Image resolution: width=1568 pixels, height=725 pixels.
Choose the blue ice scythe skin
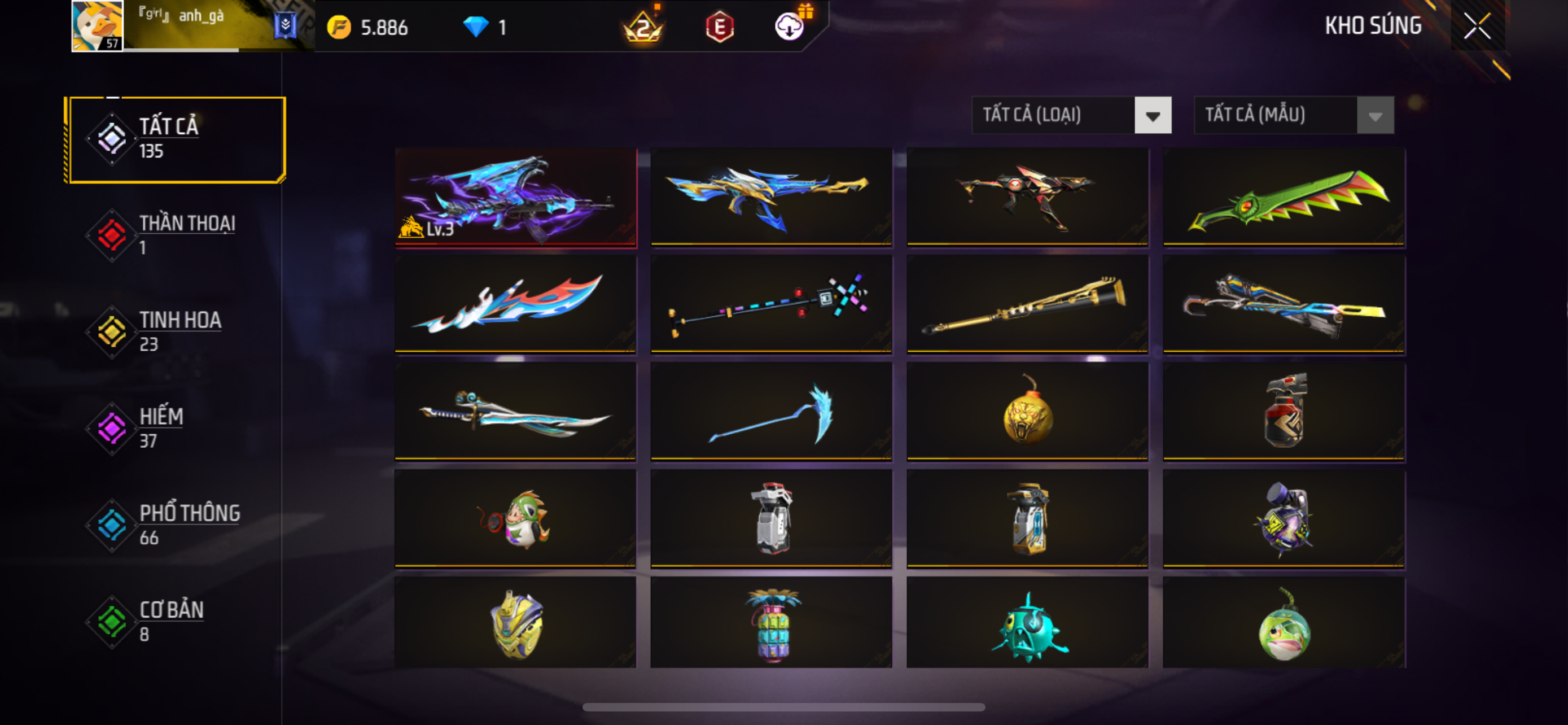770,411
